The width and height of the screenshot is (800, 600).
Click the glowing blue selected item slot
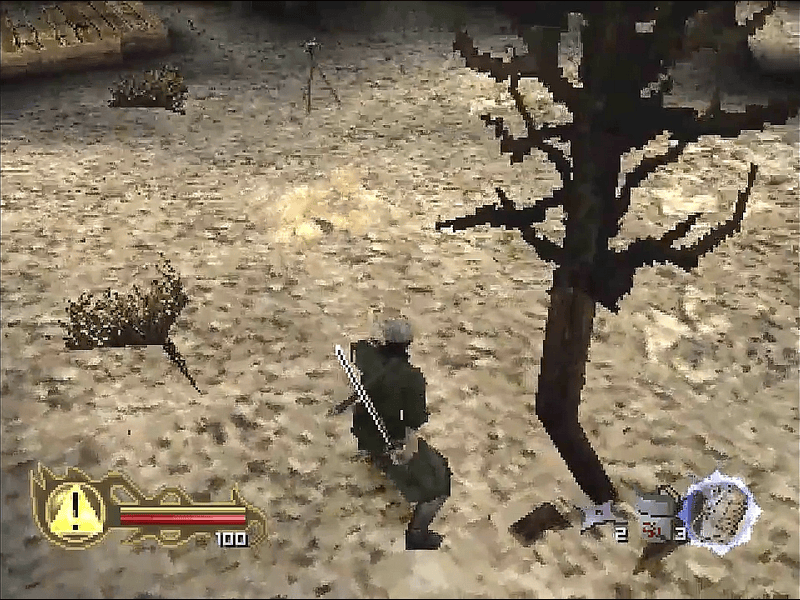719,511
